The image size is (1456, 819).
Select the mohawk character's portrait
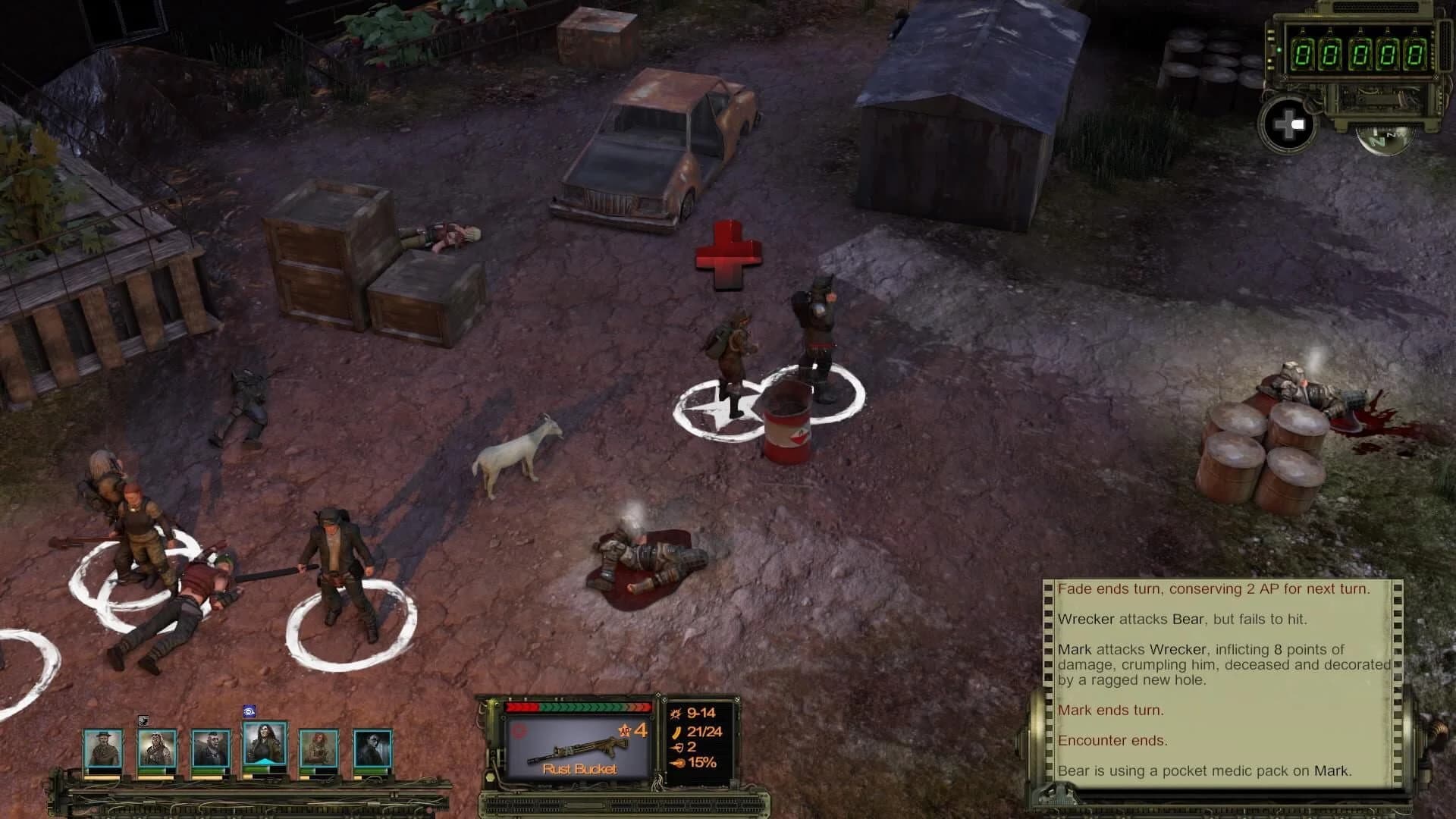point(212,747)
